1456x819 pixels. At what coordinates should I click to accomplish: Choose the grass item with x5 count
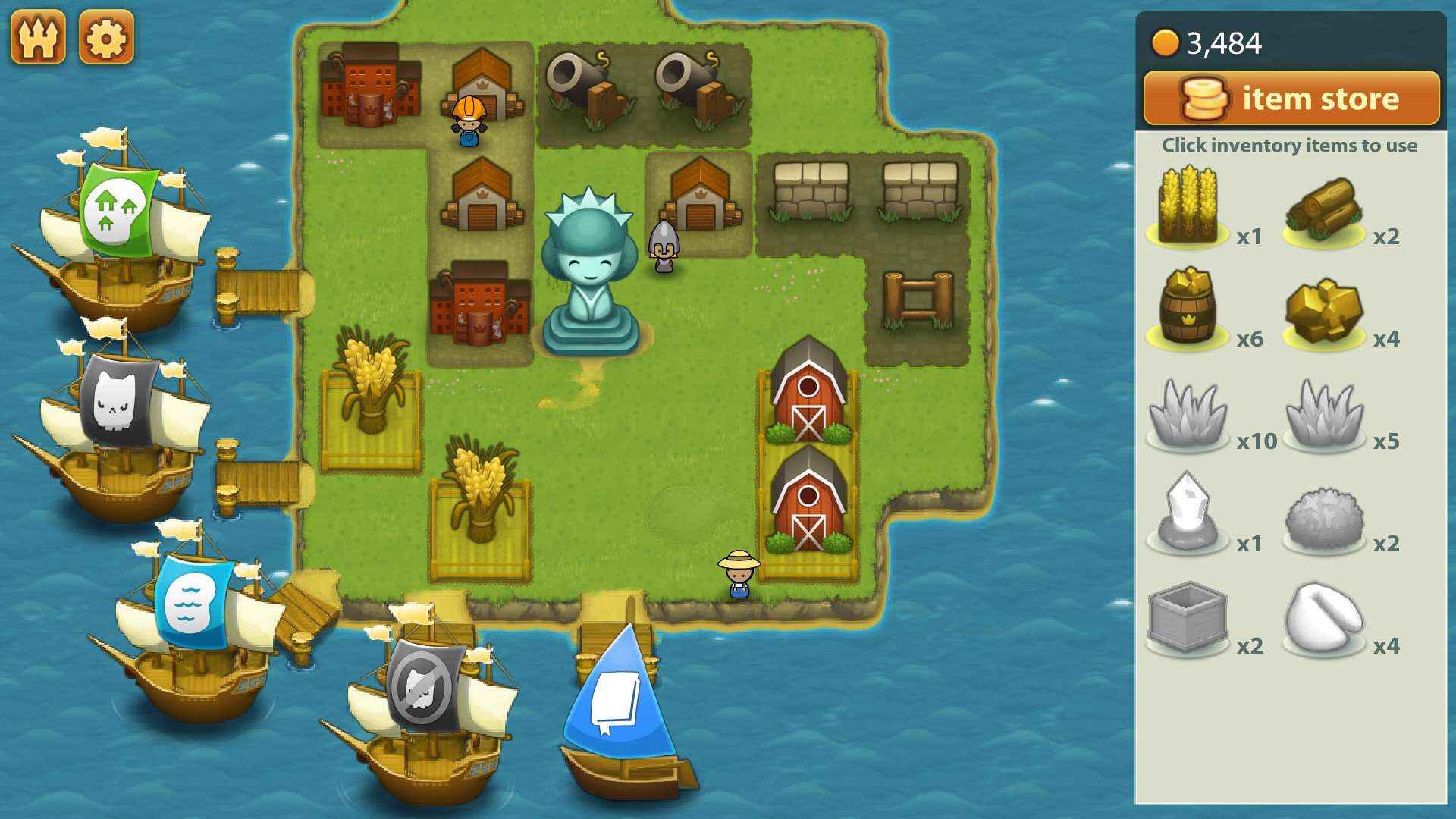point(1323,414)
